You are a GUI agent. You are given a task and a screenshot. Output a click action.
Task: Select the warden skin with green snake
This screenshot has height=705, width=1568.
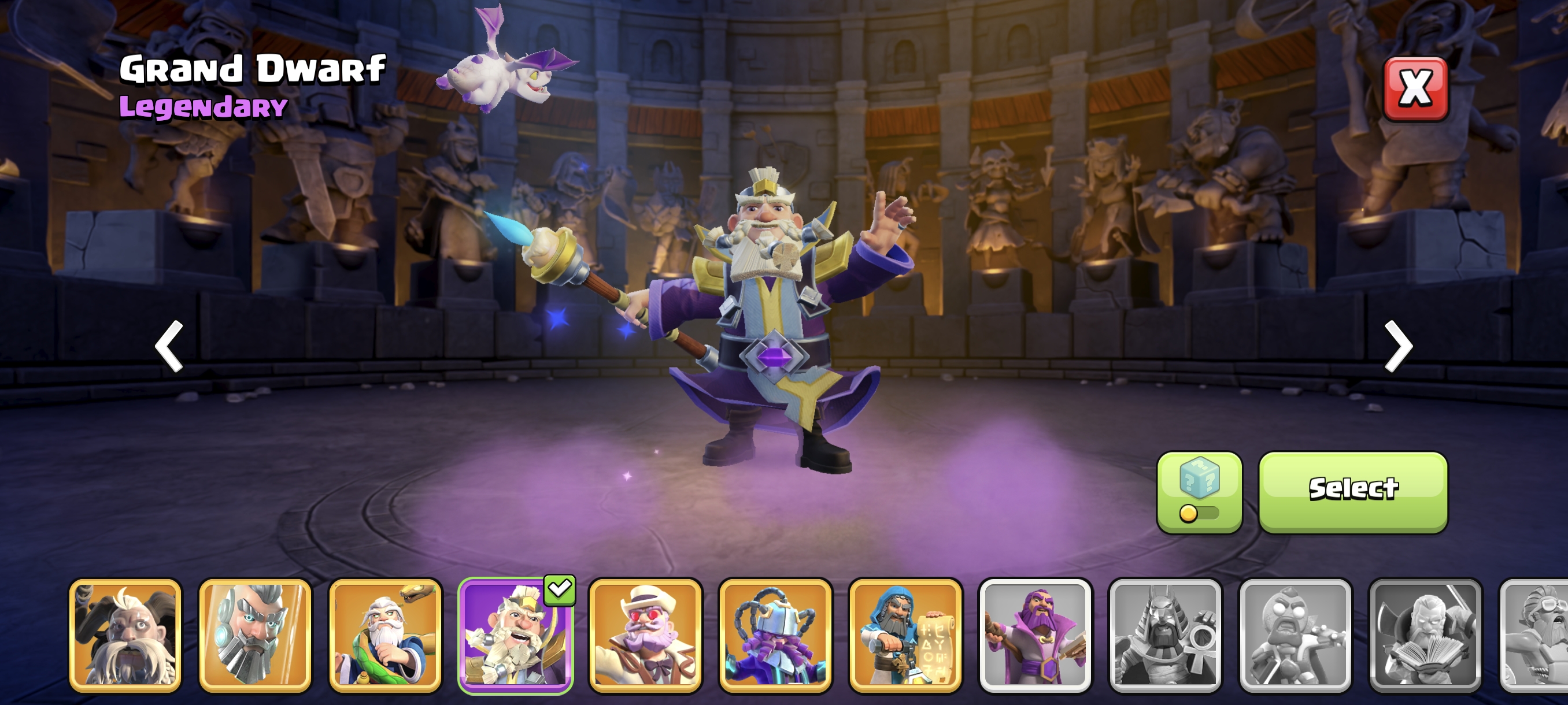coord(385,635)
